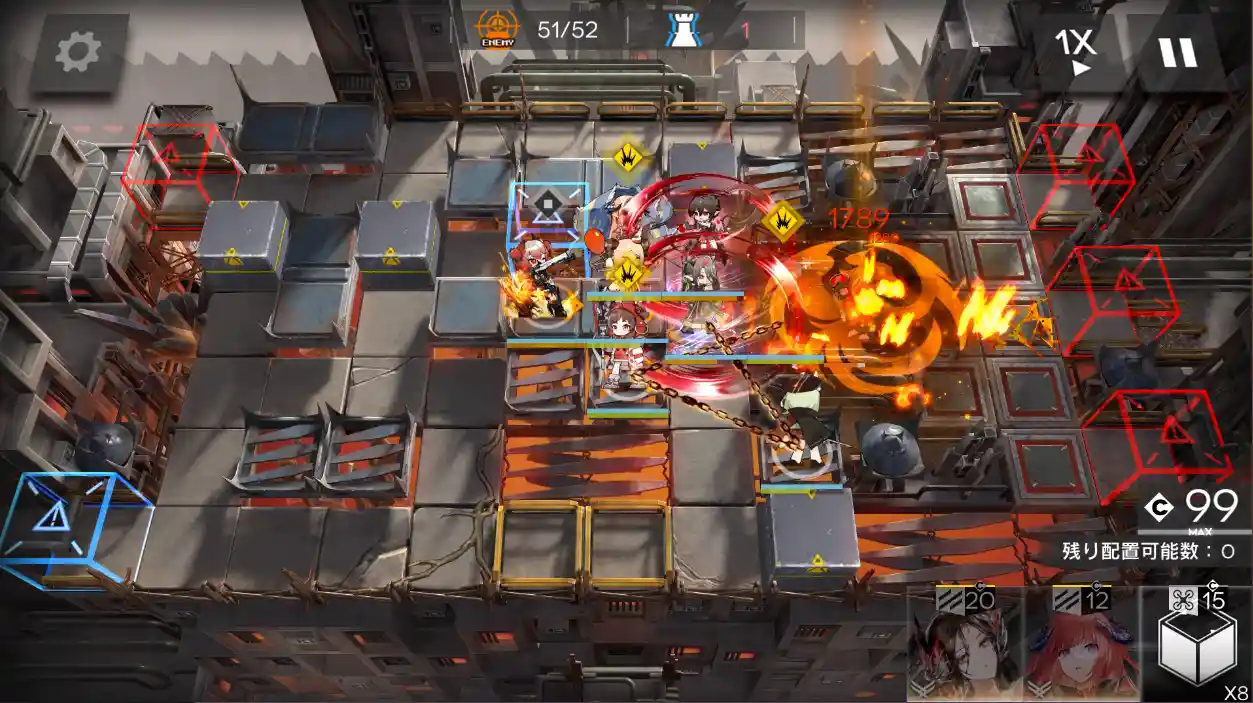
Task: Toggle the 1X game speed button
Action: click(x=1076, y=50)
